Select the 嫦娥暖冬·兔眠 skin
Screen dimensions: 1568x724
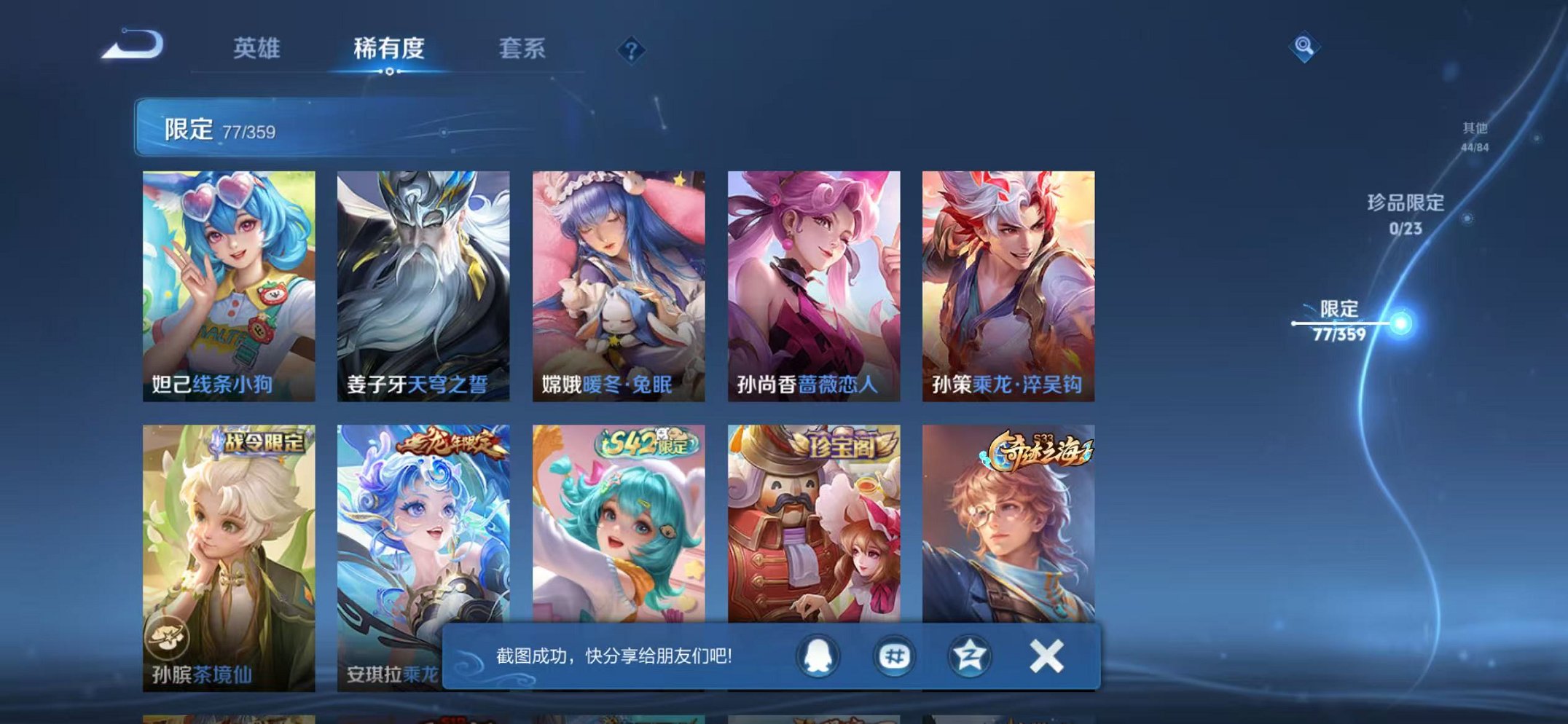pos(618,280)
